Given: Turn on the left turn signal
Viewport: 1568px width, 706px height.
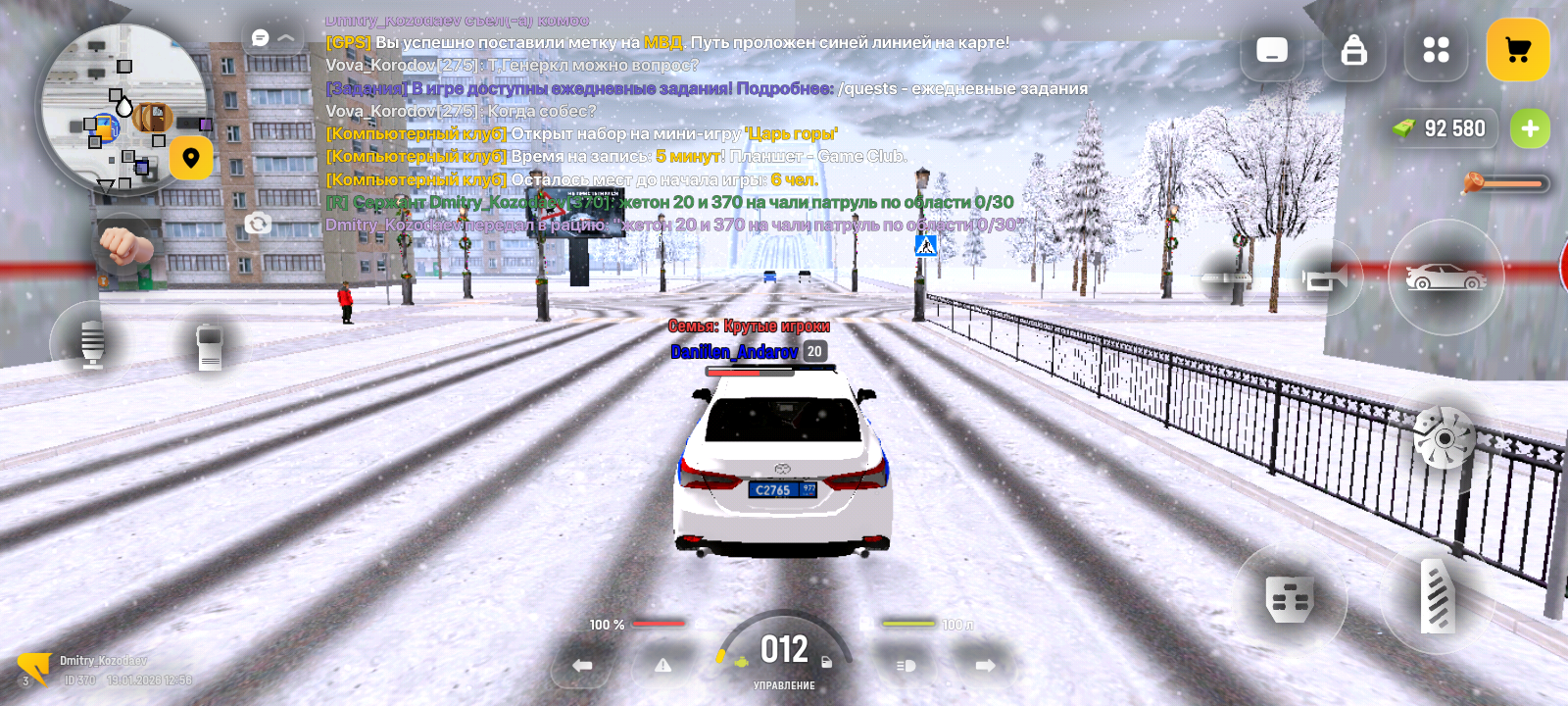Looking at the screenshot, I should (582, 666).
